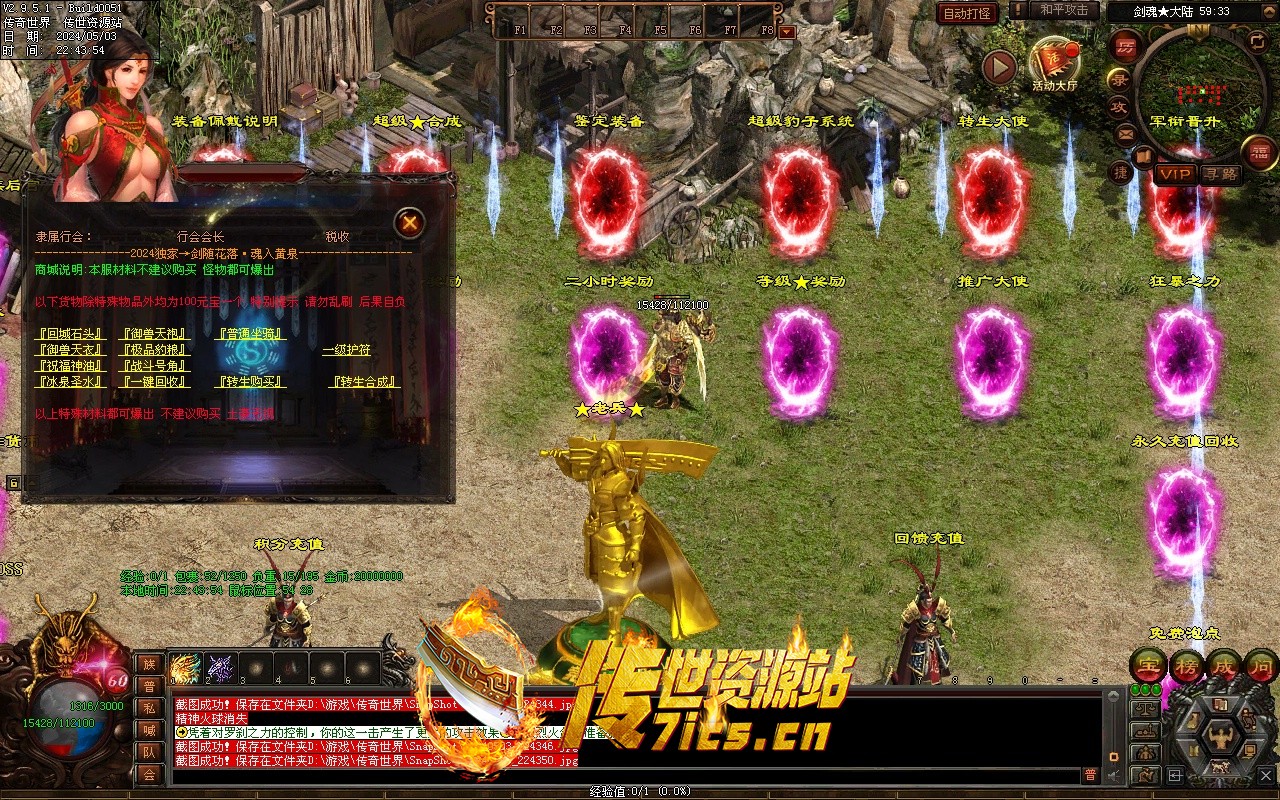The width and height of the screenshot is (1280, 800).
Task: Open the 转生购买 purchase link
Action: pos(252,382)
